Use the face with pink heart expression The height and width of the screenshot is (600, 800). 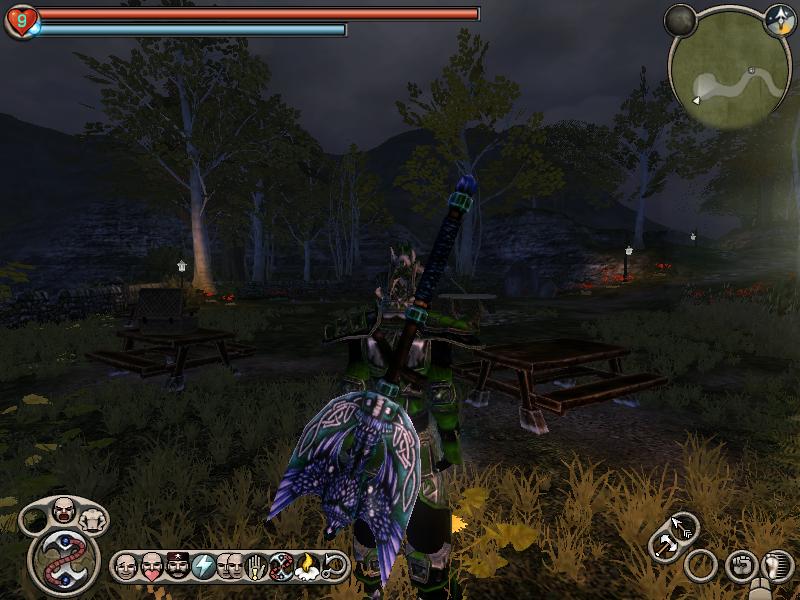151,567
